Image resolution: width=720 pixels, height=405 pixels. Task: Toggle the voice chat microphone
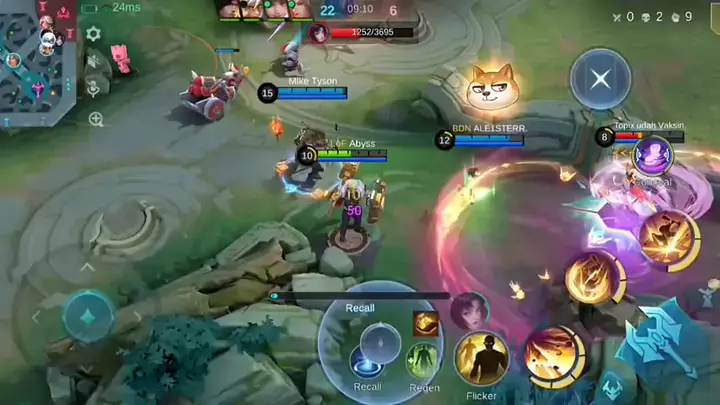point(93,88)
